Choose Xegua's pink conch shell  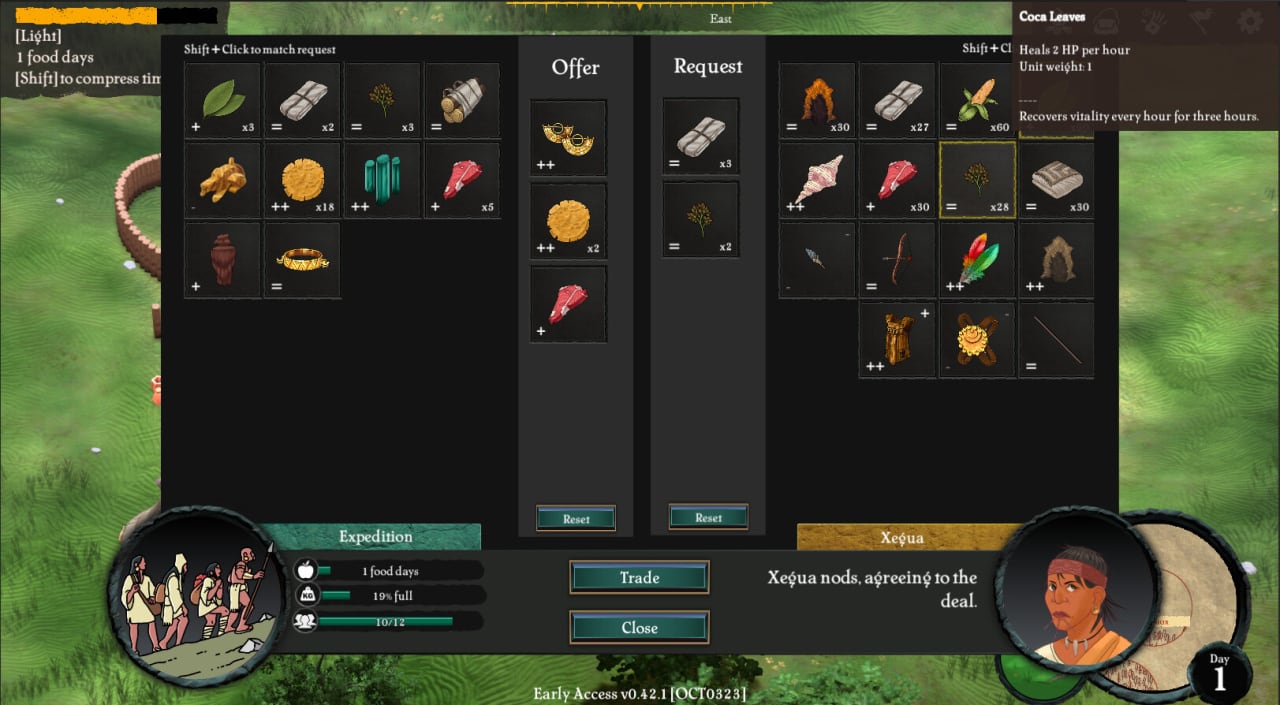click(817, 180)
